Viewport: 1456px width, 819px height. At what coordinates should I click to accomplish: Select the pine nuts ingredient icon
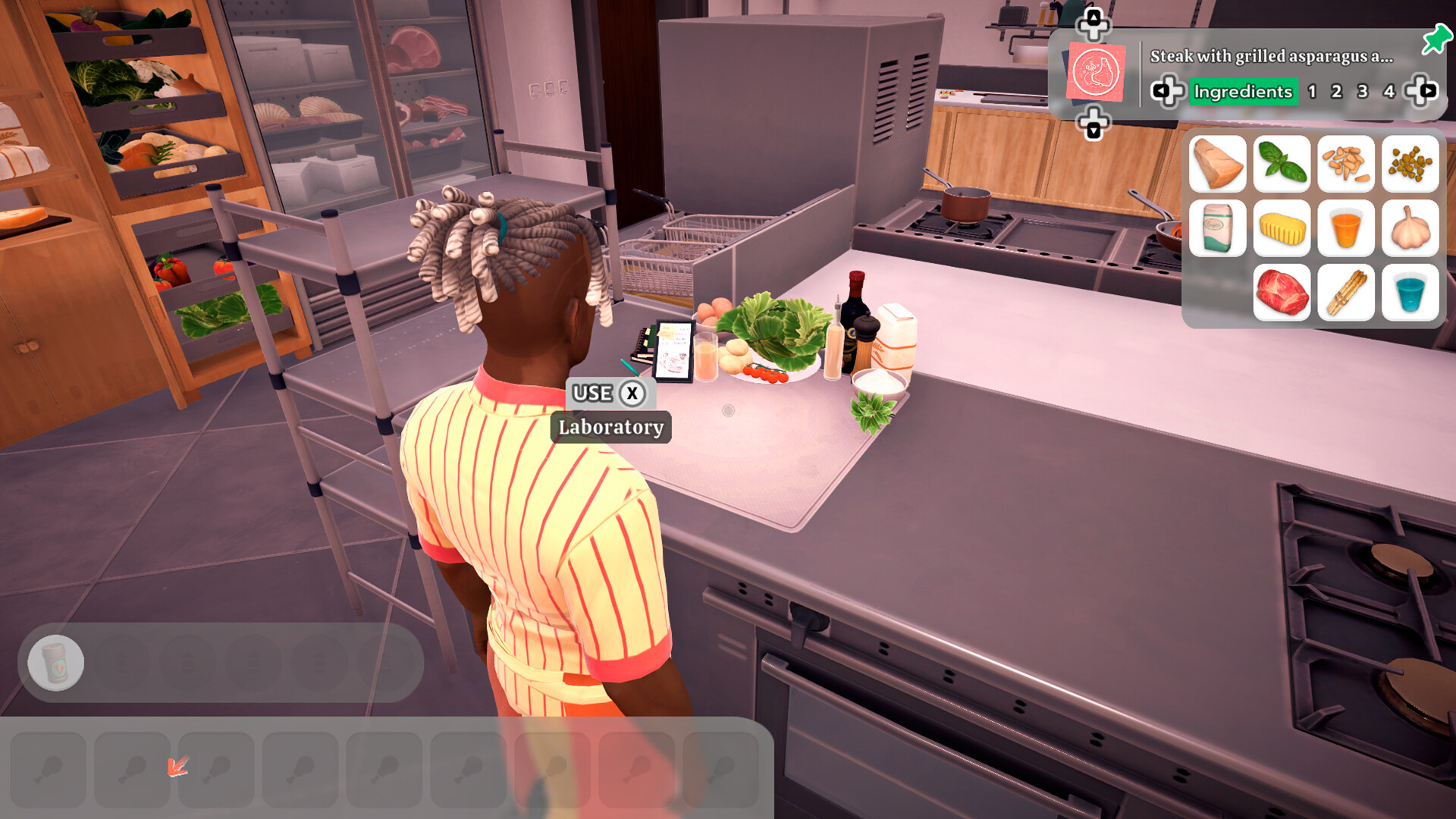(1345, 165)
